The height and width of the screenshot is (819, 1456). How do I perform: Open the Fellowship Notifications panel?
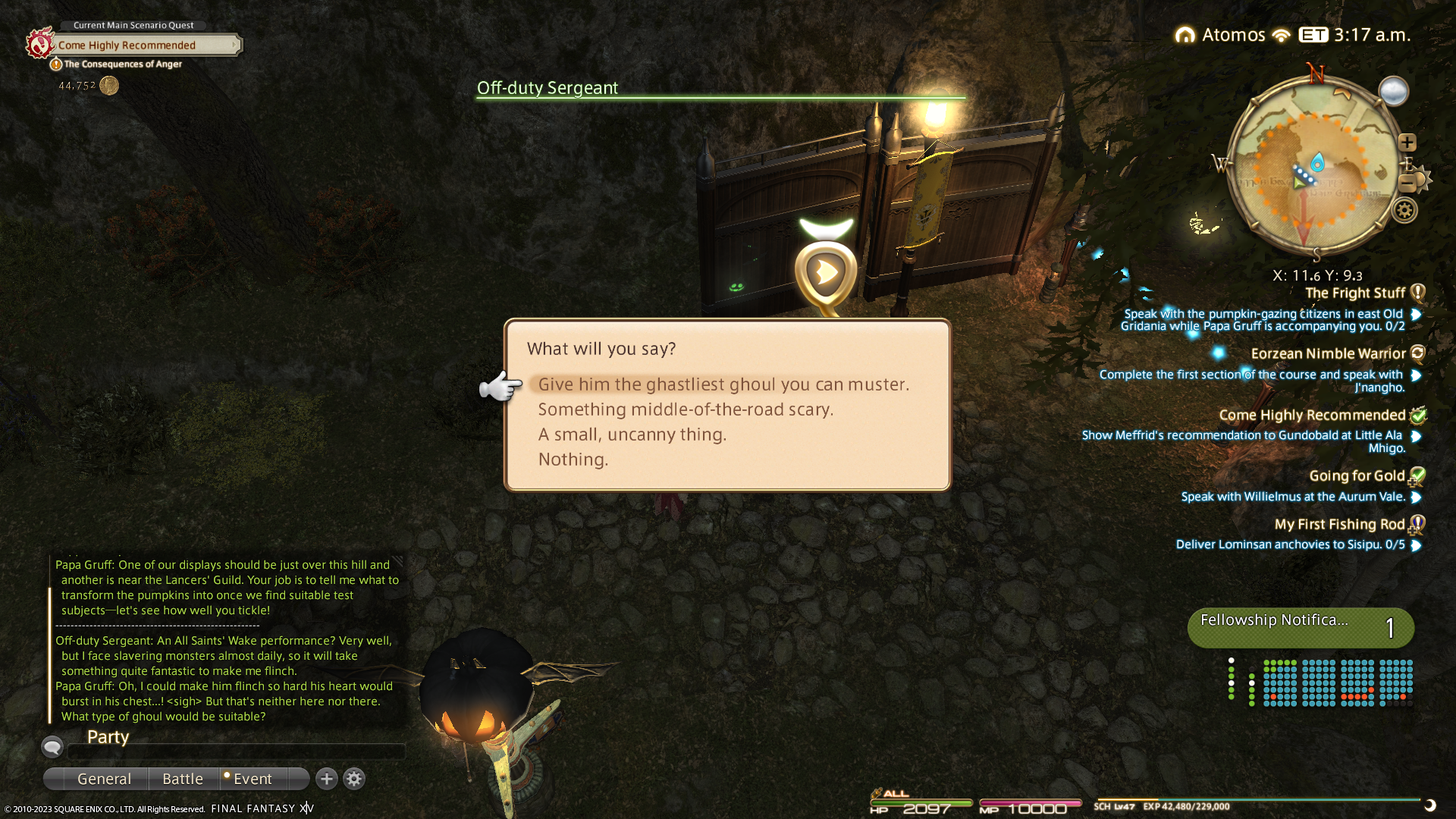(x=1300, y=628)
